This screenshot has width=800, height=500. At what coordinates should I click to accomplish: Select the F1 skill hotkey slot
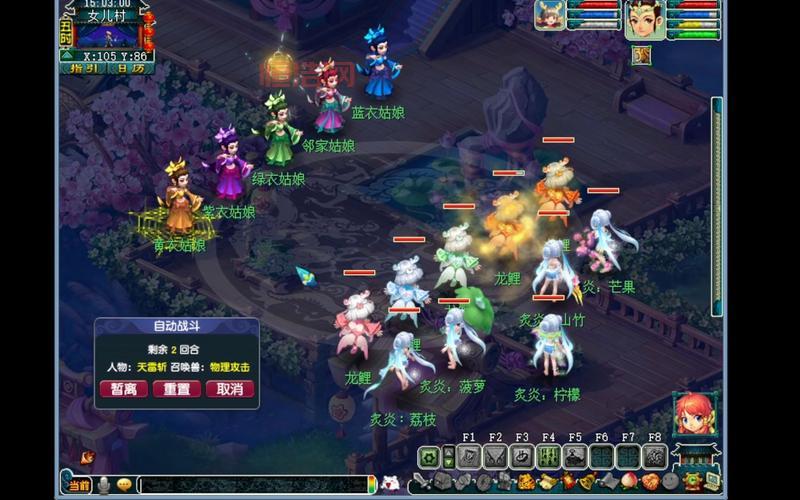click(469, 457)
